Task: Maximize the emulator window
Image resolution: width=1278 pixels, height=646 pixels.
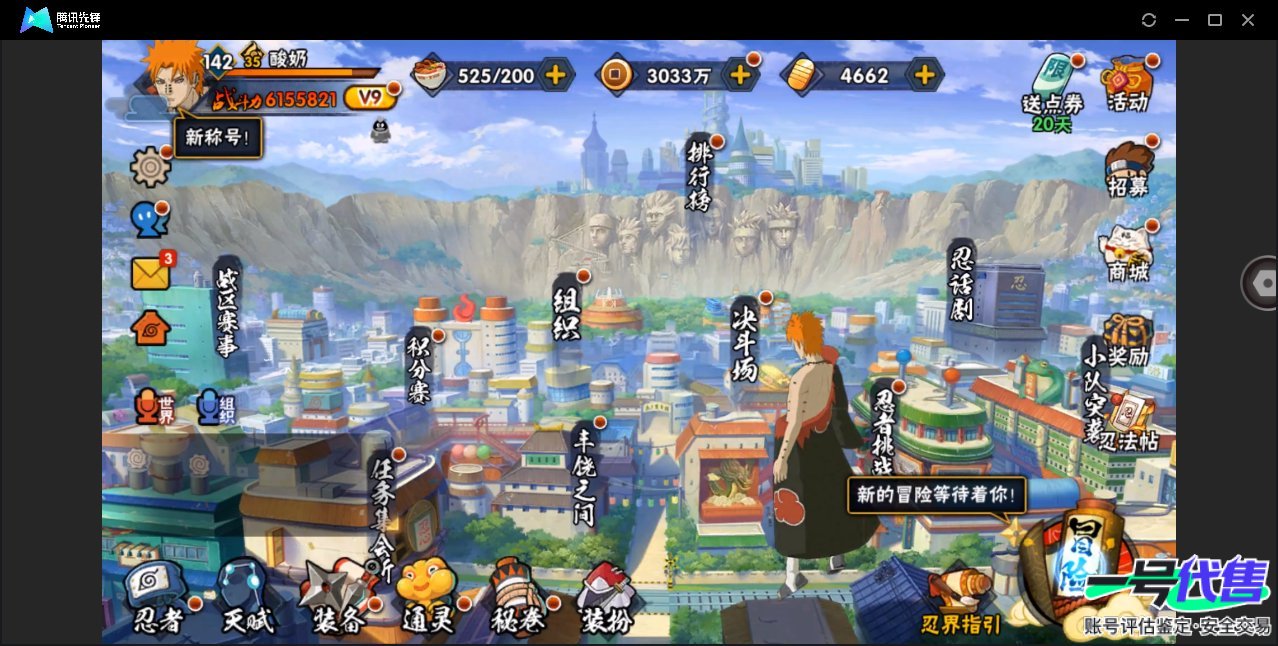Action: (x=1215, y=20)
